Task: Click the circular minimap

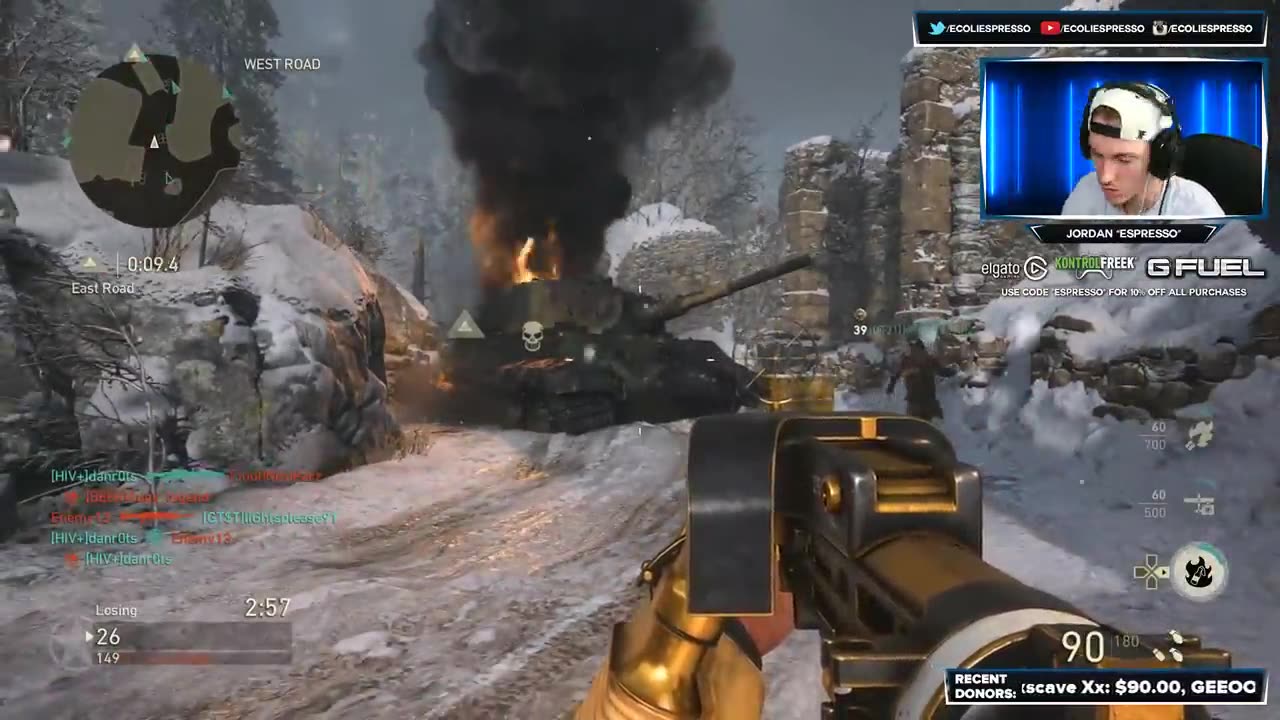Action: (155, 140)
